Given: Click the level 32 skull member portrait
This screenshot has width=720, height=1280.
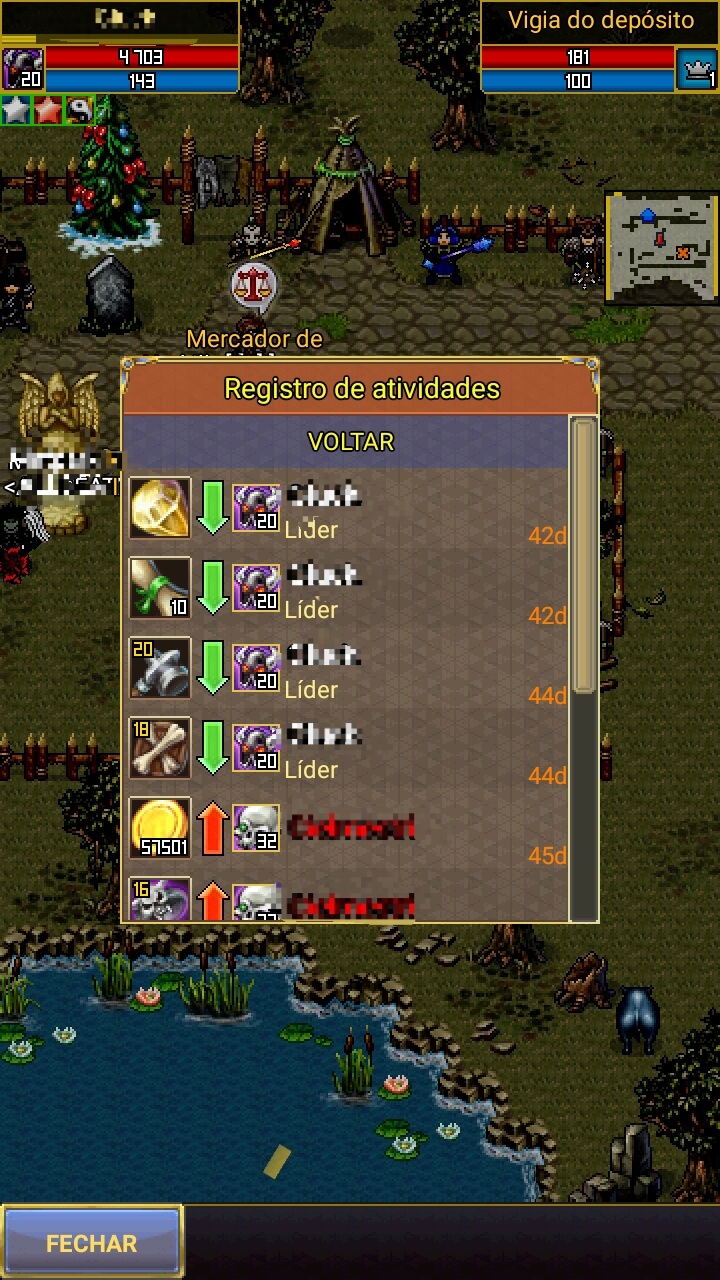Looking at the screenshot, I should (256, 828).
